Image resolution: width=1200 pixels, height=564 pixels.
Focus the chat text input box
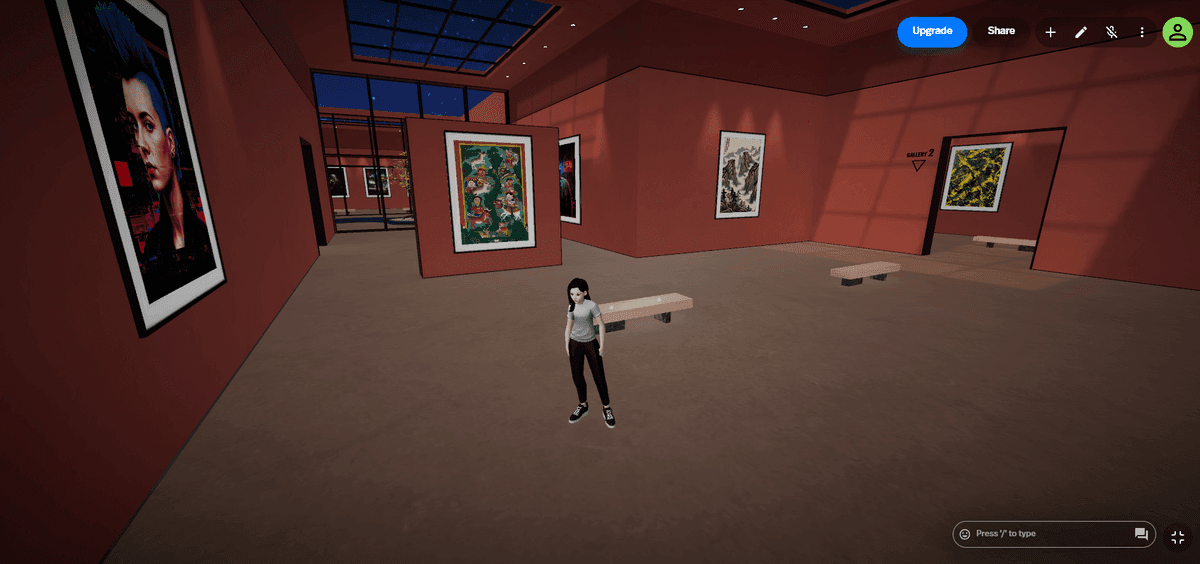(x=1050, y=534)
